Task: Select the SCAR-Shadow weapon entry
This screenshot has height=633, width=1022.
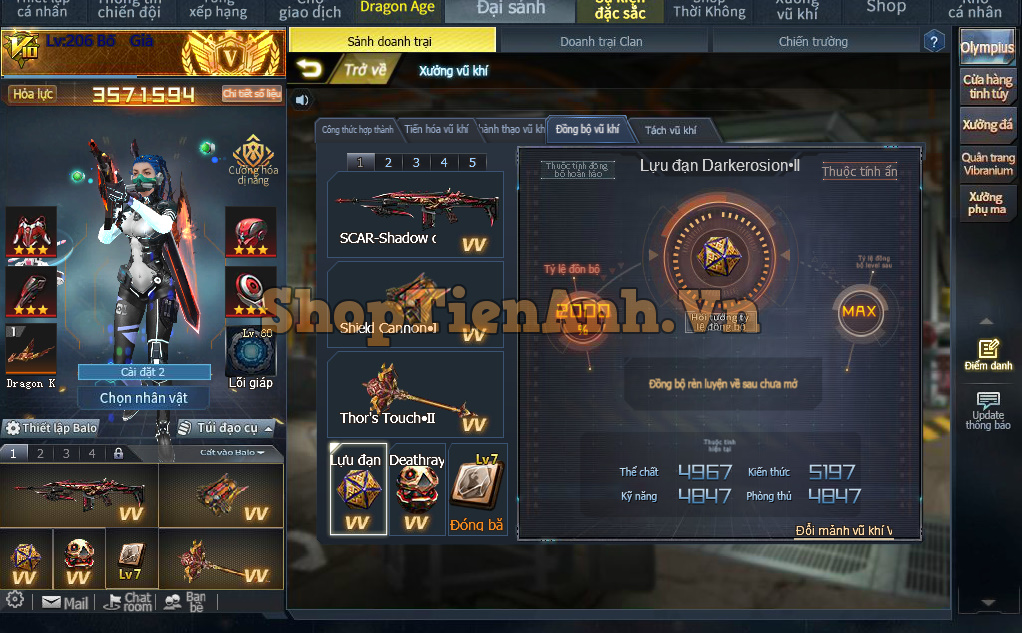Action: tap(415, 215)
